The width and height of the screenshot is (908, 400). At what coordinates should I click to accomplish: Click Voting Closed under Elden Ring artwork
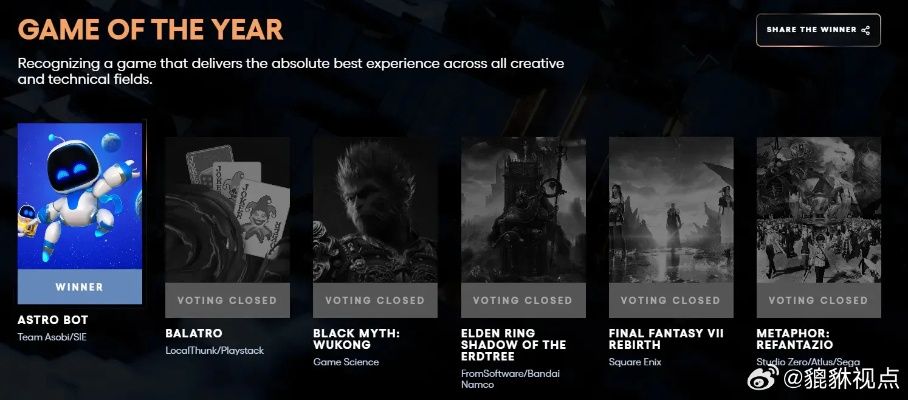523,300
